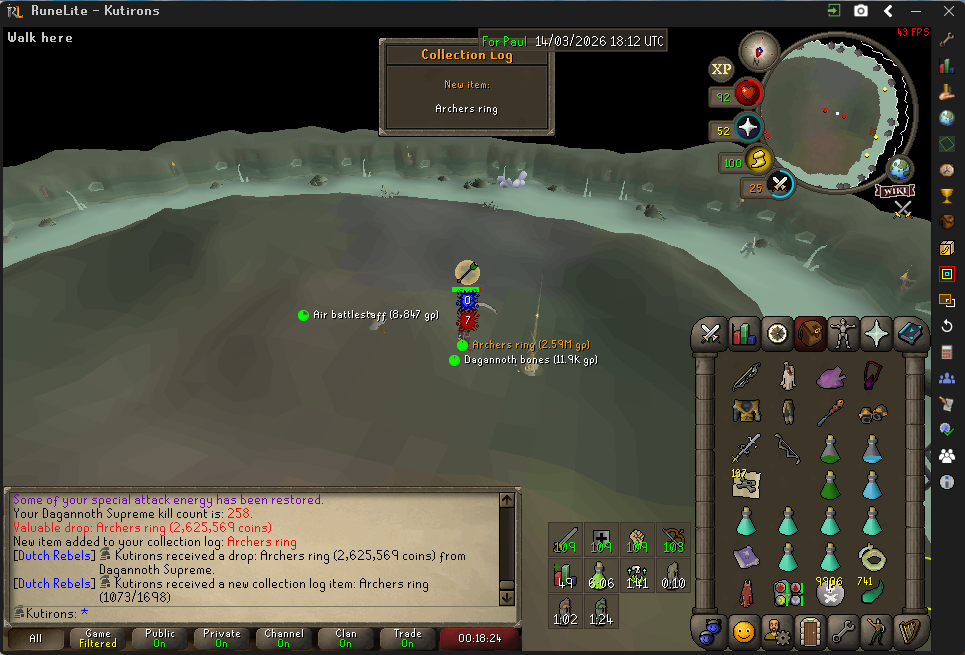Open the Spellbook tab

(910, 333)
